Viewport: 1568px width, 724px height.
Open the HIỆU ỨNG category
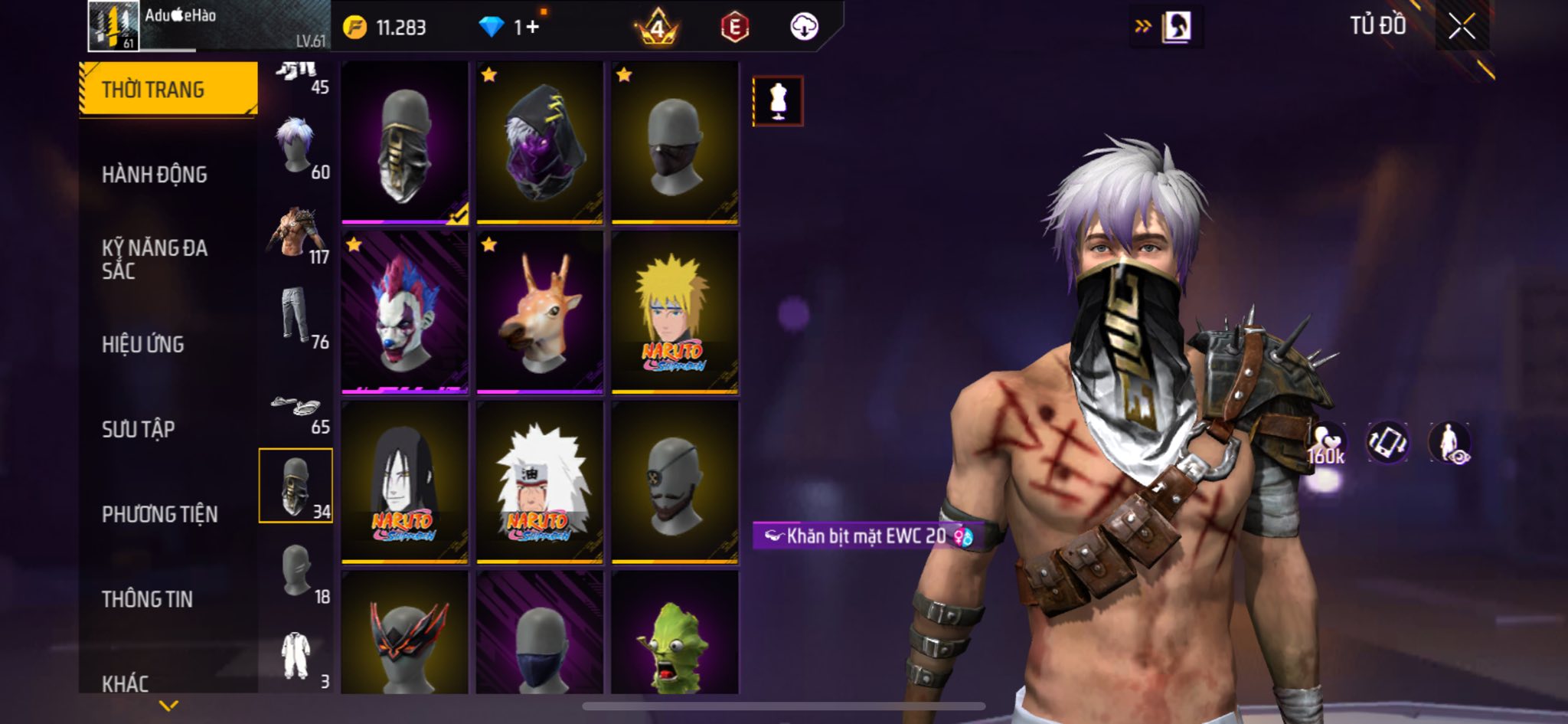click(x=143, y=344)
